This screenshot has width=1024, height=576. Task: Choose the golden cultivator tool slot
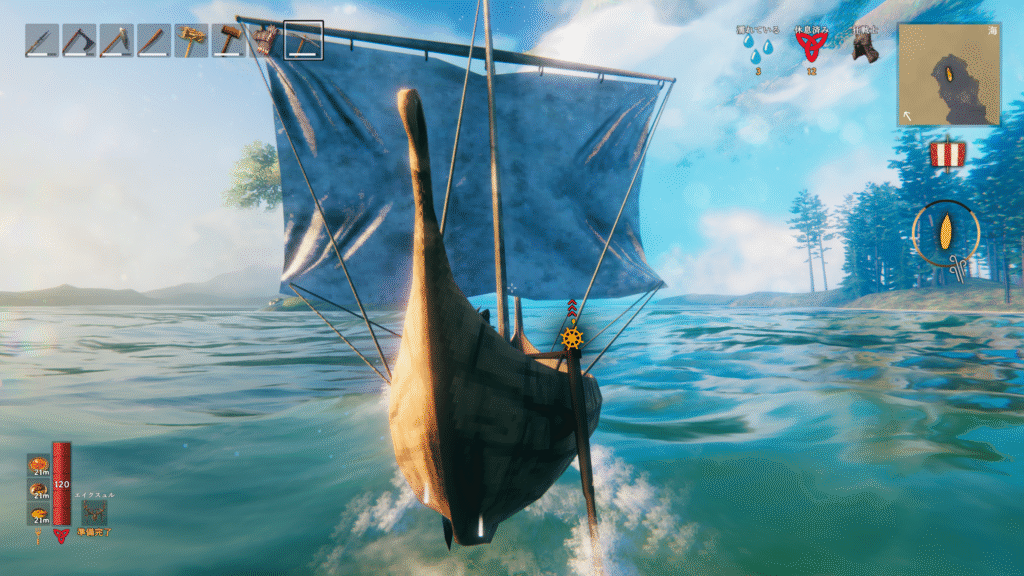191,40
